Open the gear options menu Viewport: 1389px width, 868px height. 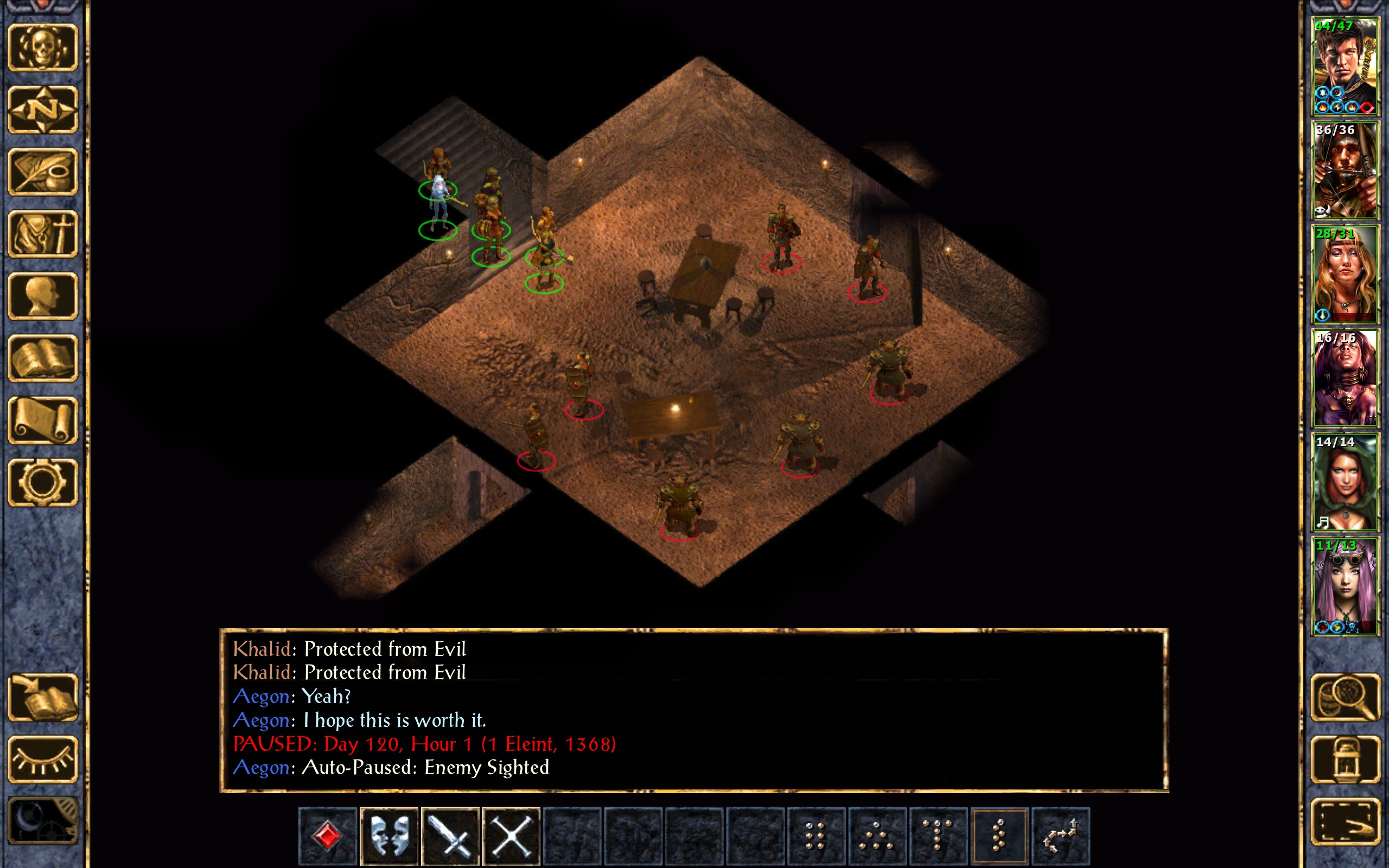[x=42, y=482]
